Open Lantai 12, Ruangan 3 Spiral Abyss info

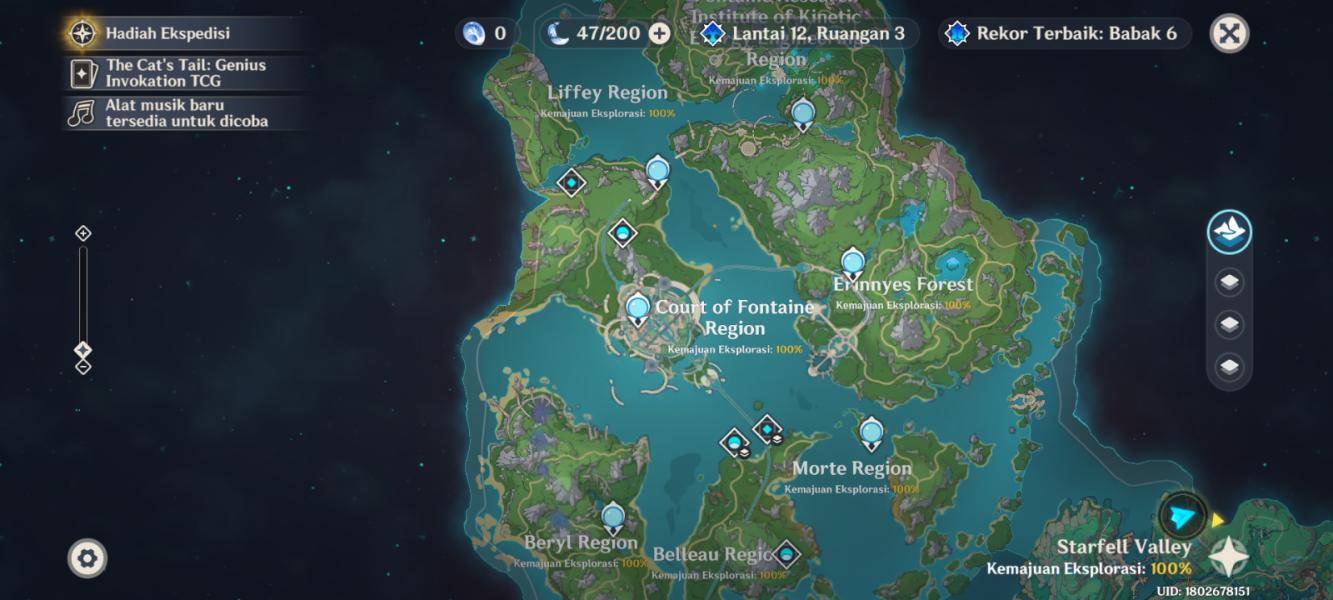805,33
